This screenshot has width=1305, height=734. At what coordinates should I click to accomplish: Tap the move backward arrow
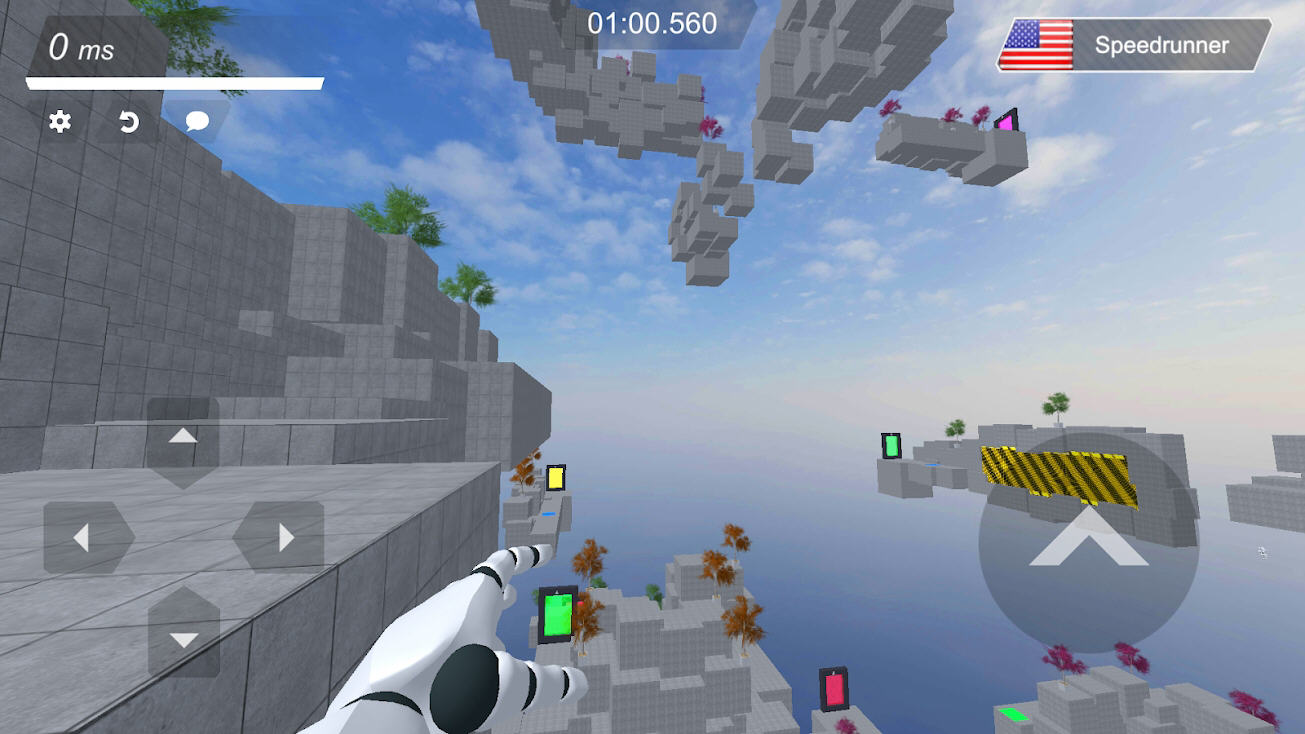coord(183,637)
